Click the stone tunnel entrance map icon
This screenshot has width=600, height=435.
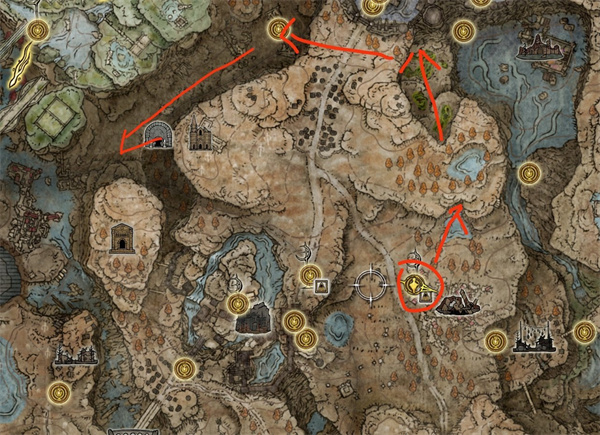(157, 136)
